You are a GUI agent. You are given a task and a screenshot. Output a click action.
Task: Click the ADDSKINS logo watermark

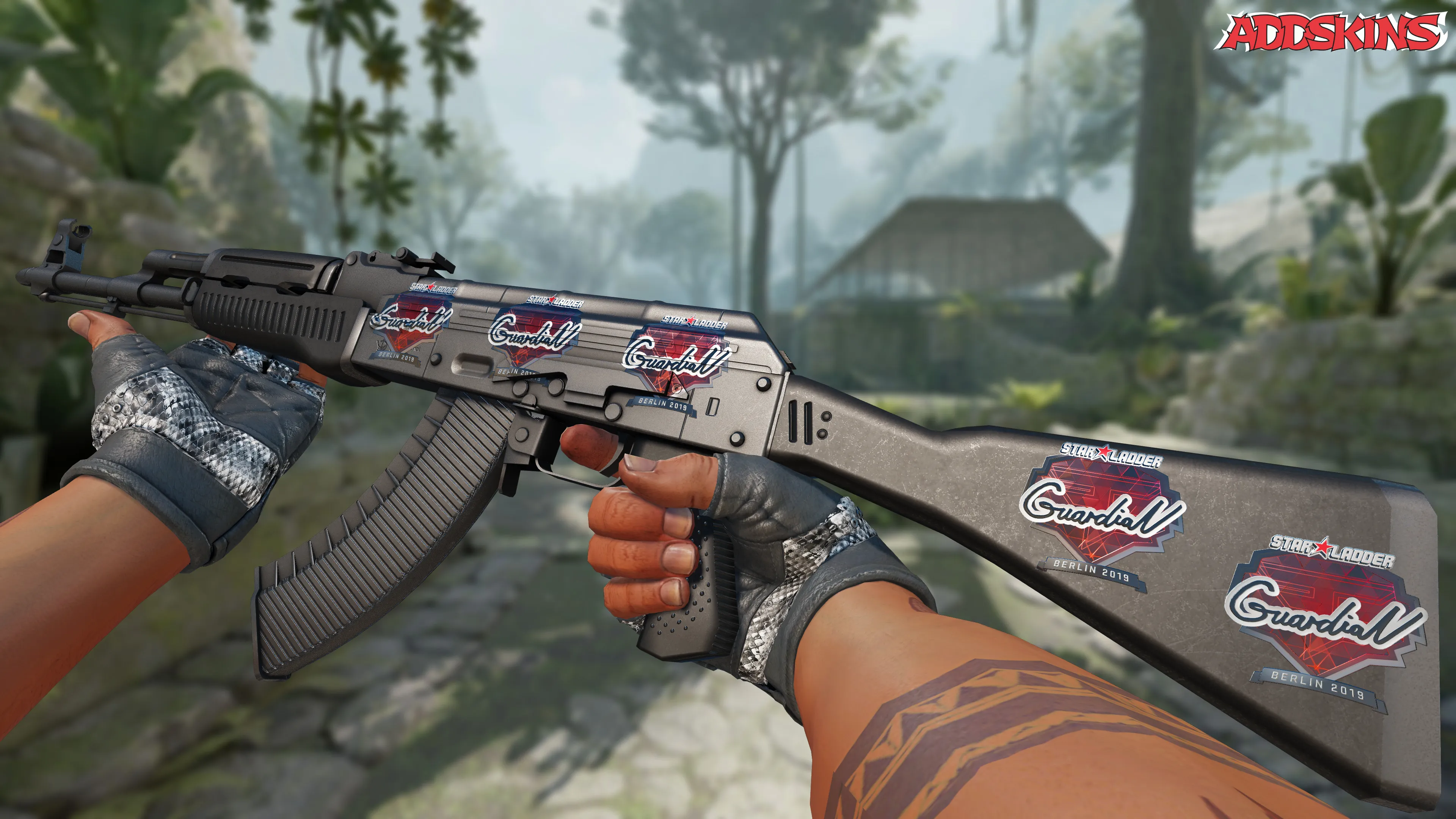point(1333,33)
